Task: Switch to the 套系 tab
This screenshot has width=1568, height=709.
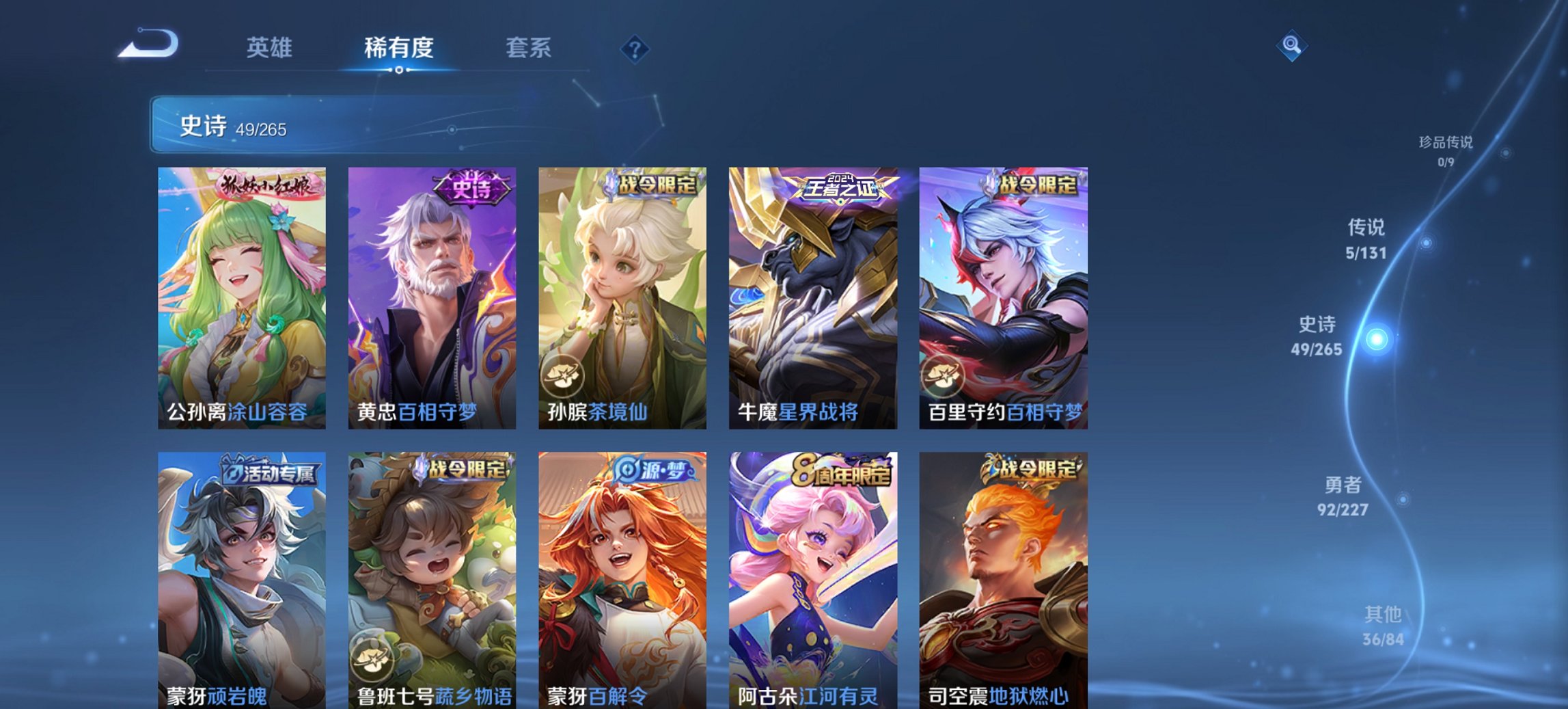Action: point(529,48)
